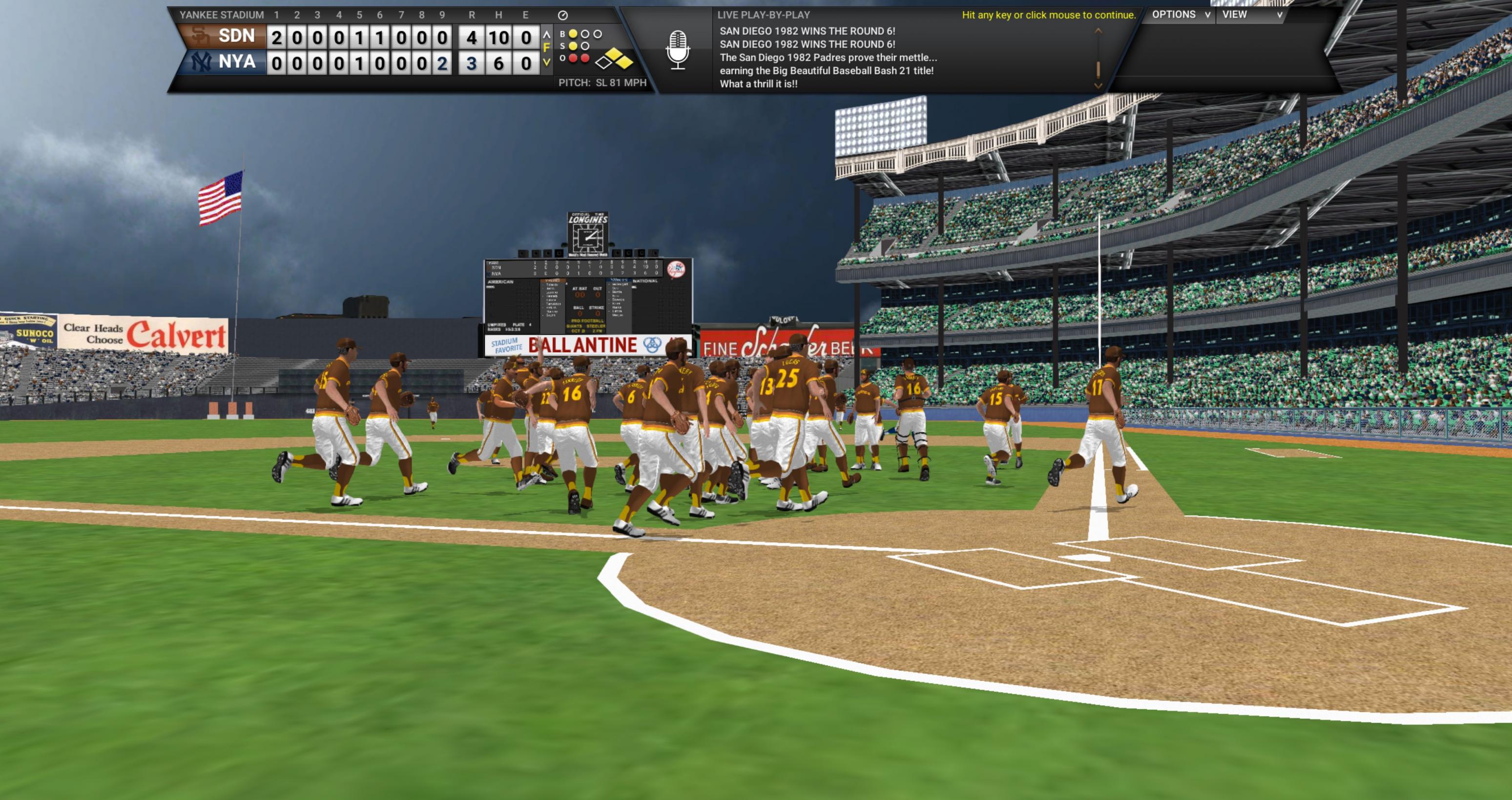Click the microphone commentary icon
The width and height of the screenshot is (1512, 800).
[x=677, y=50]
